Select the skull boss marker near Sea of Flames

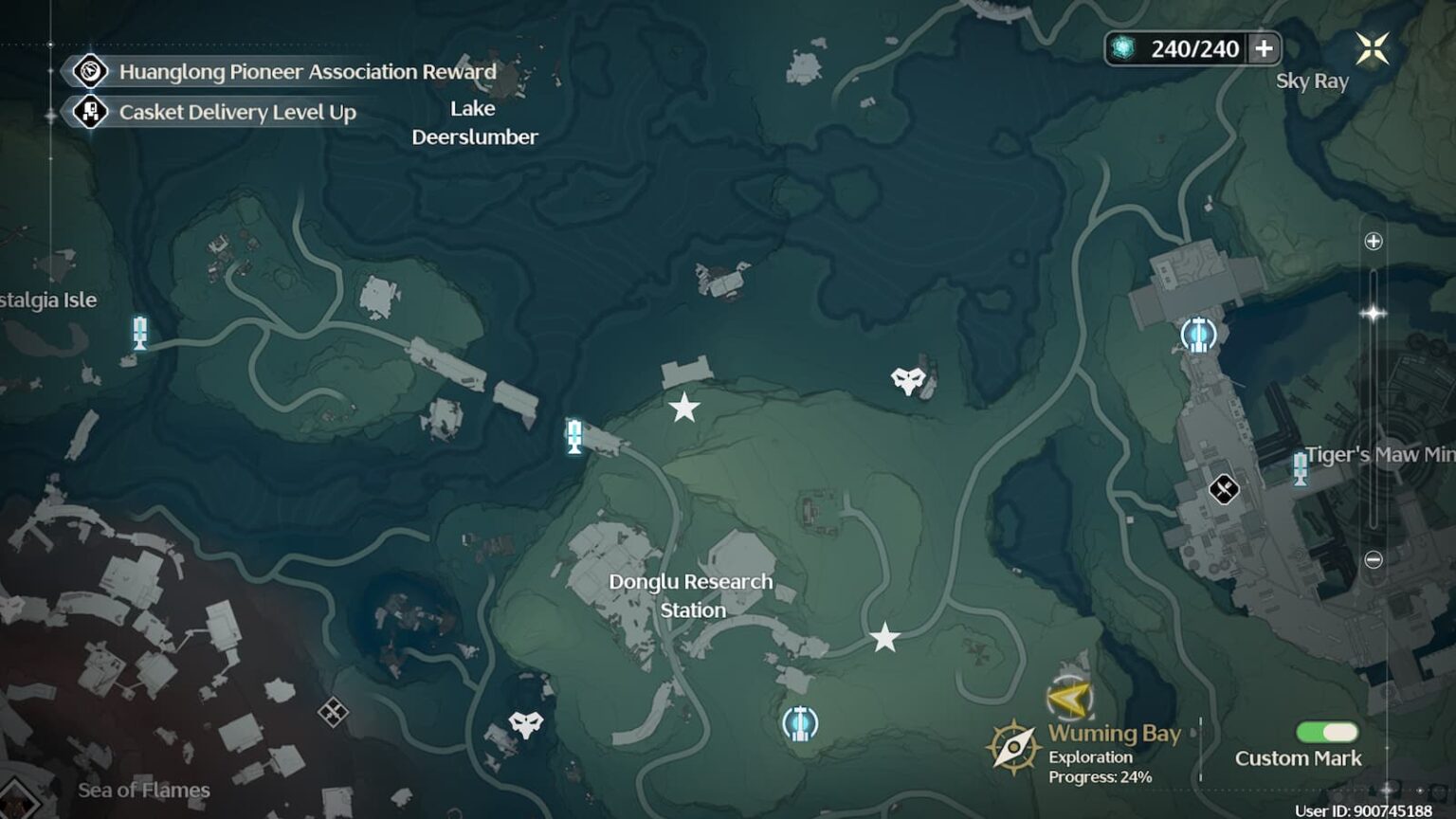tap(525, 725)
